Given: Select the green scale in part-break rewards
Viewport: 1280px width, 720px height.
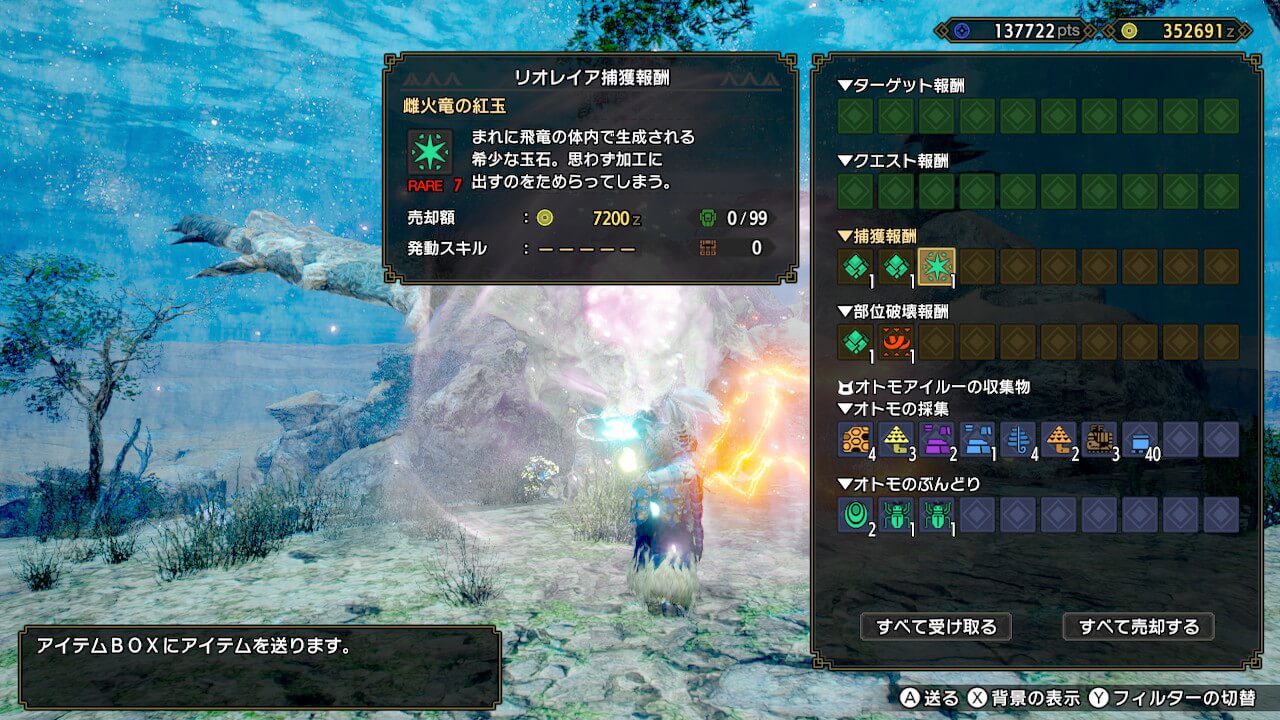Looking at the screenshot, I should [855, 342].
